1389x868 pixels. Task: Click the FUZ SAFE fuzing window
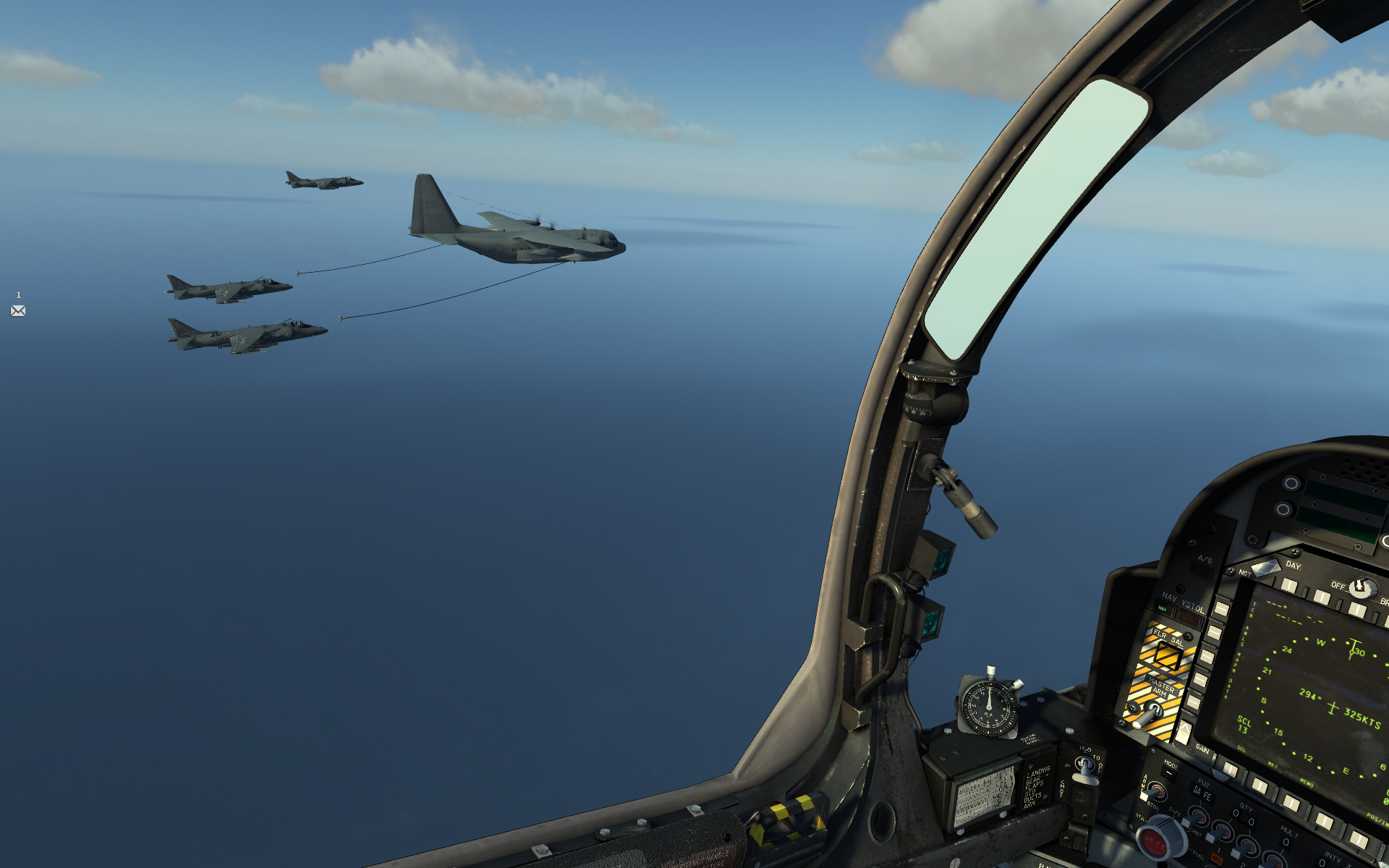point(1202,795)
